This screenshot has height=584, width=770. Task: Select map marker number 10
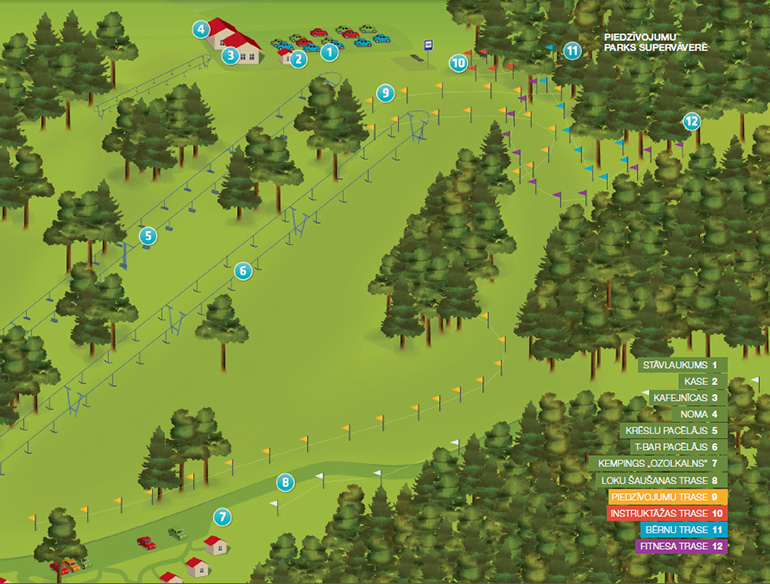[458, 62]
